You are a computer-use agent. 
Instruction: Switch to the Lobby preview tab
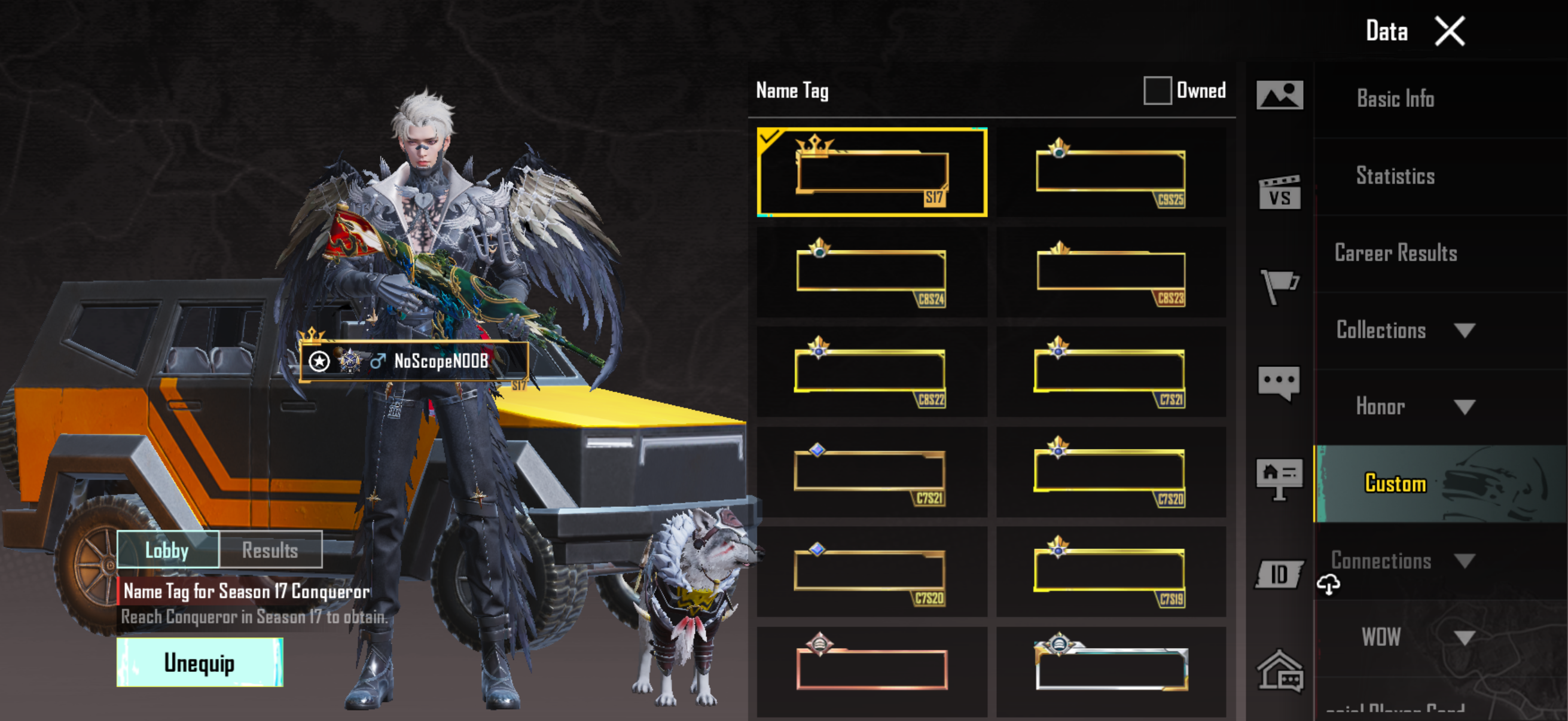click(x=167, y=550)
